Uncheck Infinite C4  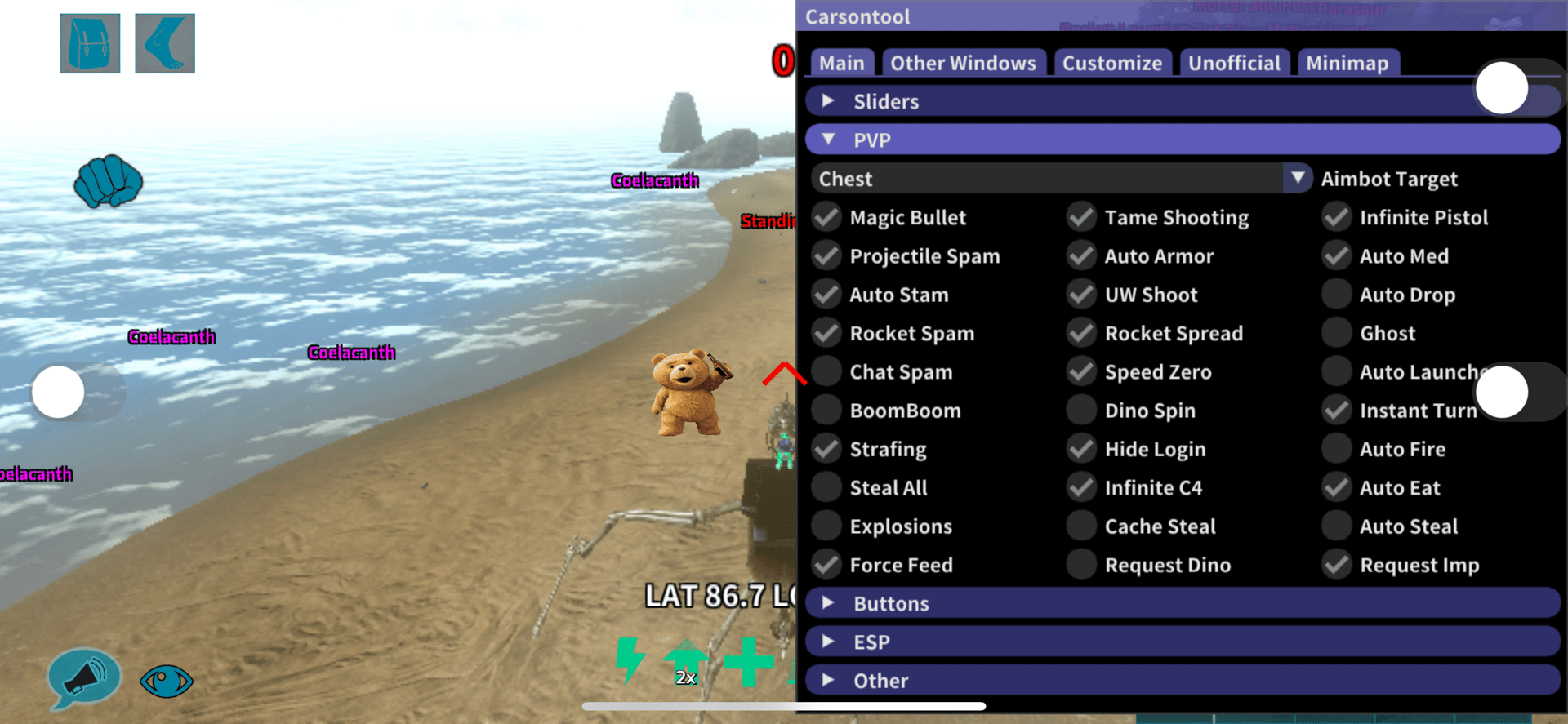[x=1082, y=487]
